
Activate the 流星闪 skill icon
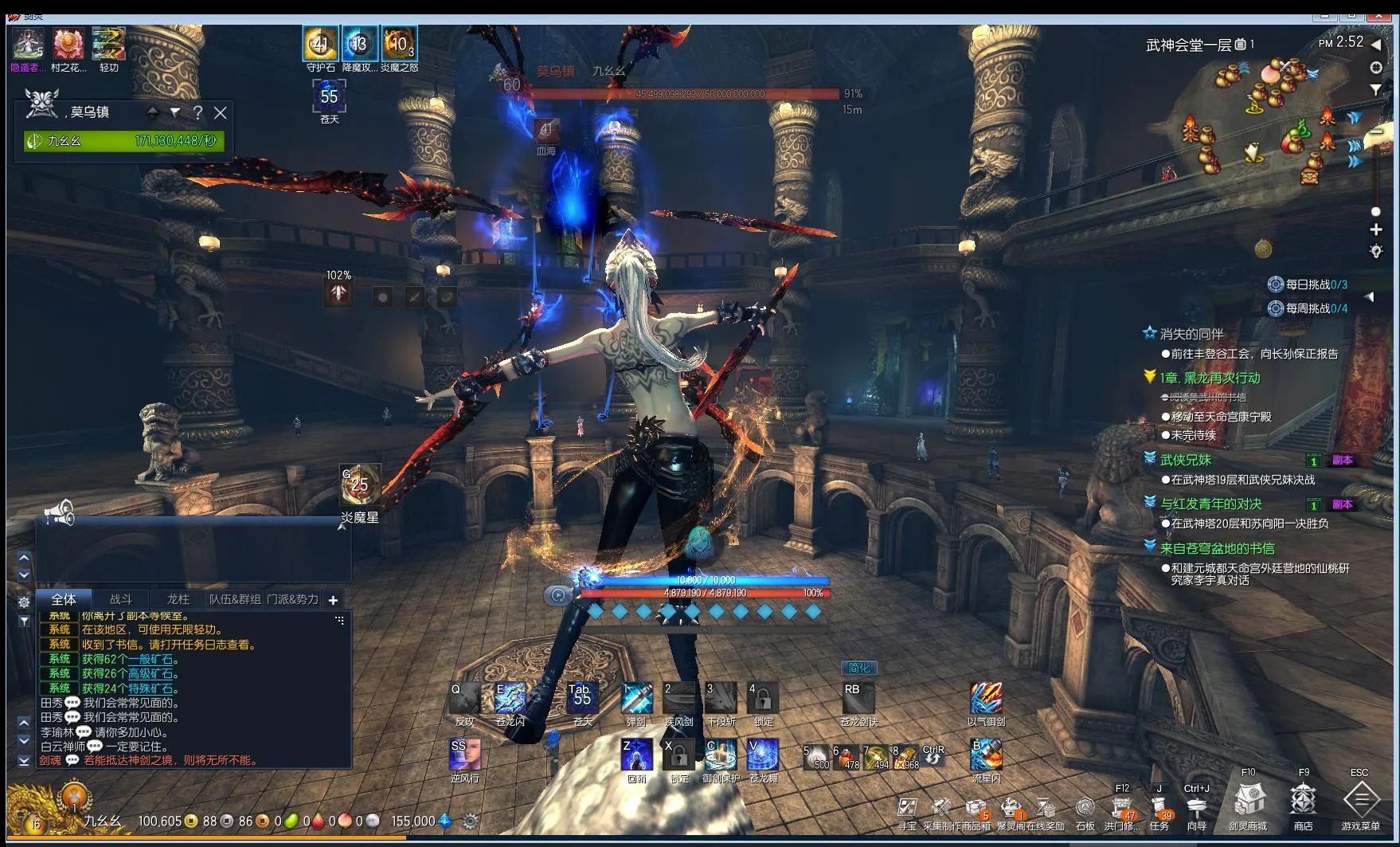point(986,755)
